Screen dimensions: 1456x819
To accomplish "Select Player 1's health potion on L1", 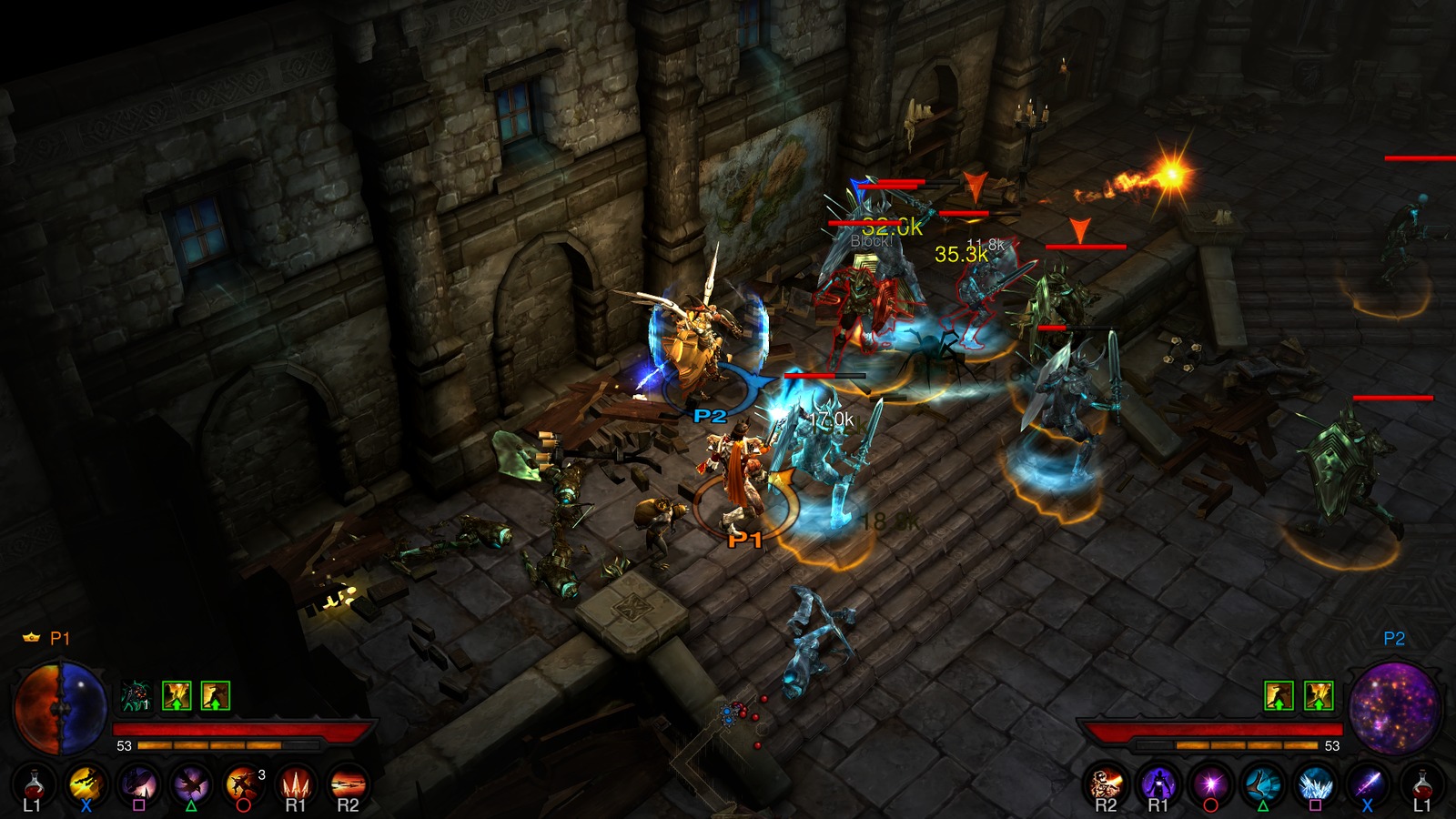I will (35, 784).
